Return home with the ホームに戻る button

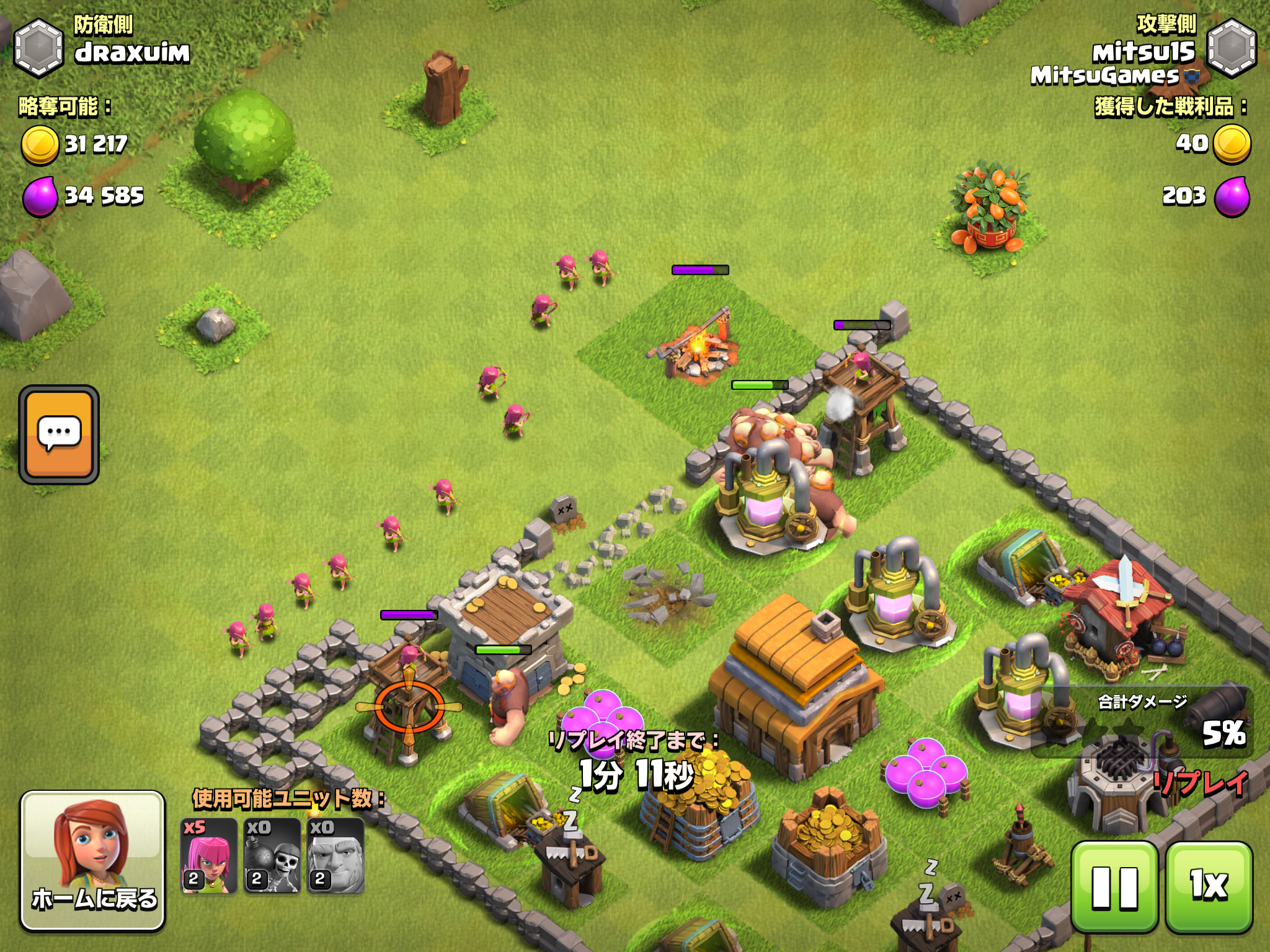click(x=93, y=860)
